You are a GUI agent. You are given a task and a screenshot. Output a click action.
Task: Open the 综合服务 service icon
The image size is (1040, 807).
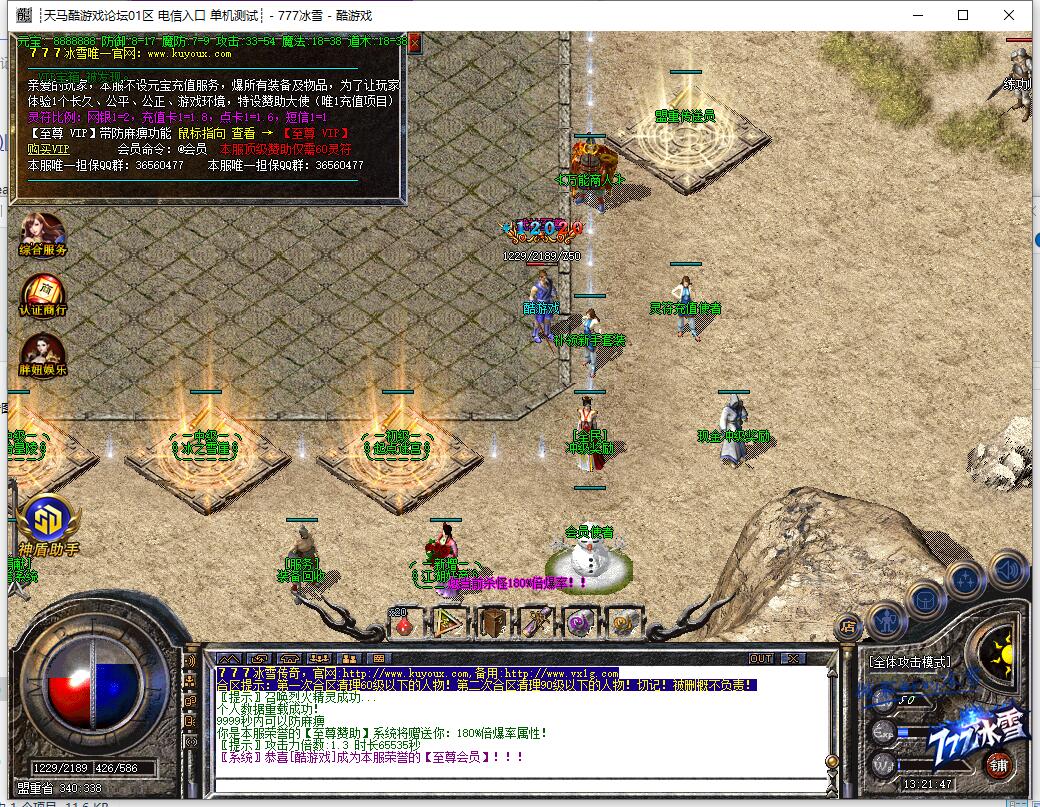pyautogui.click(x=42, y=231)
